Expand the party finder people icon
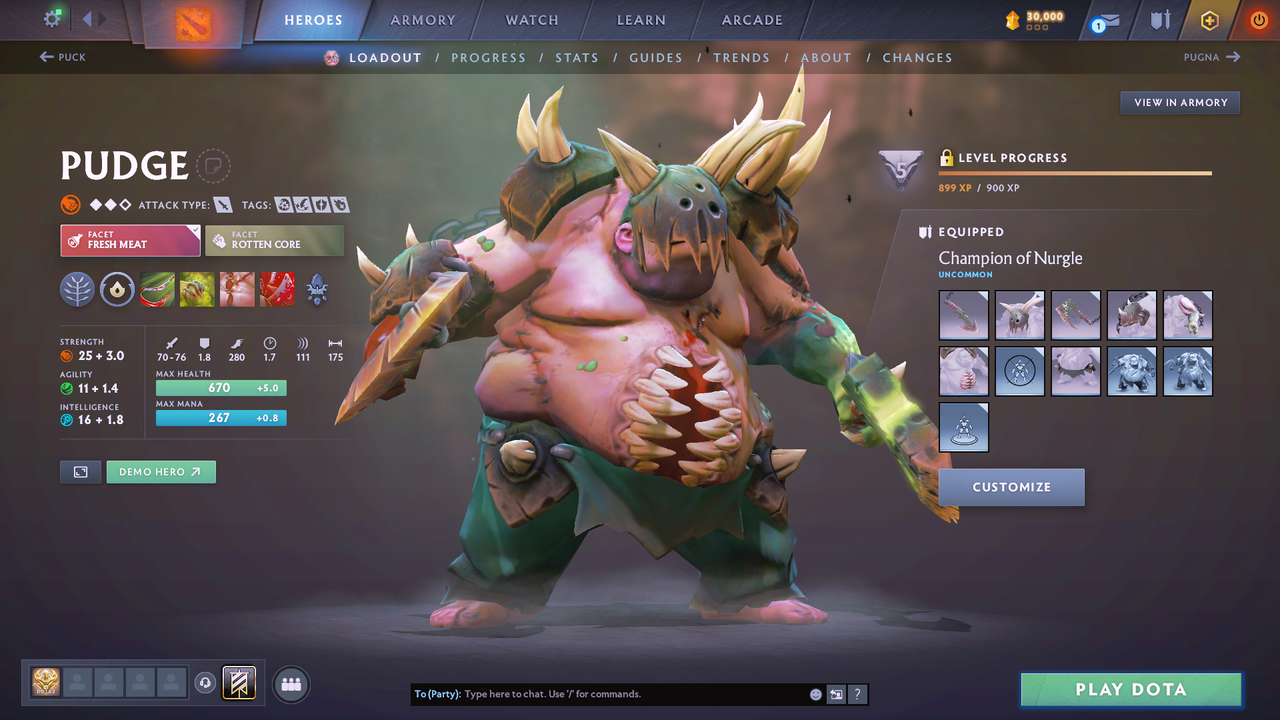The image size is (1280, 720). pyautogui.click(x=290, y=684)
